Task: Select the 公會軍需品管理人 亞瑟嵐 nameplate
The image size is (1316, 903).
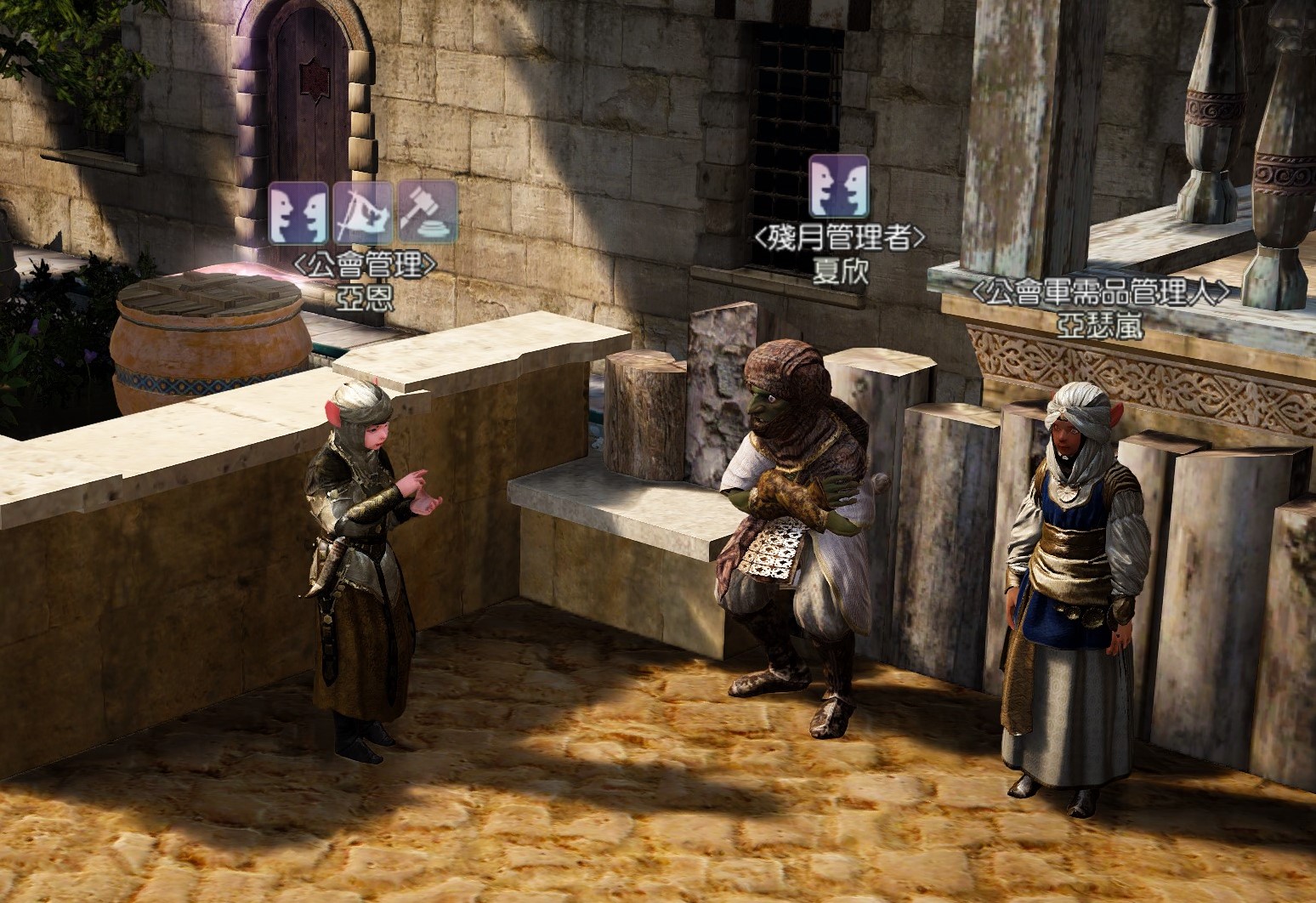Action: (x=1100, y=309)
